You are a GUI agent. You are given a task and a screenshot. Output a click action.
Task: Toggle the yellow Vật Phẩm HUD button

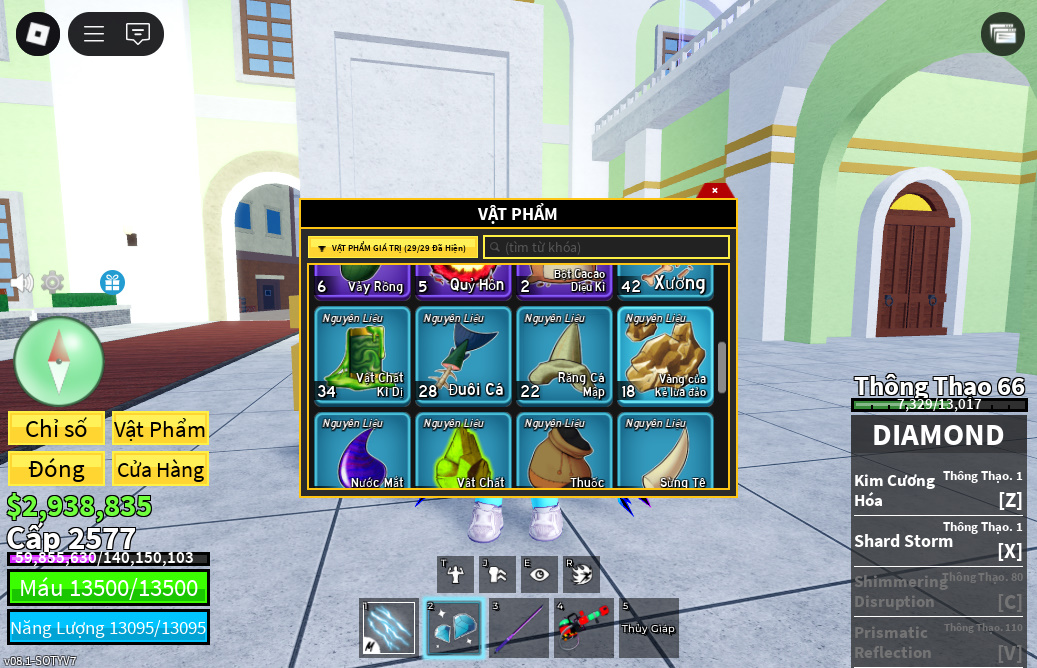pyautogui.click(x=160, y=429)
